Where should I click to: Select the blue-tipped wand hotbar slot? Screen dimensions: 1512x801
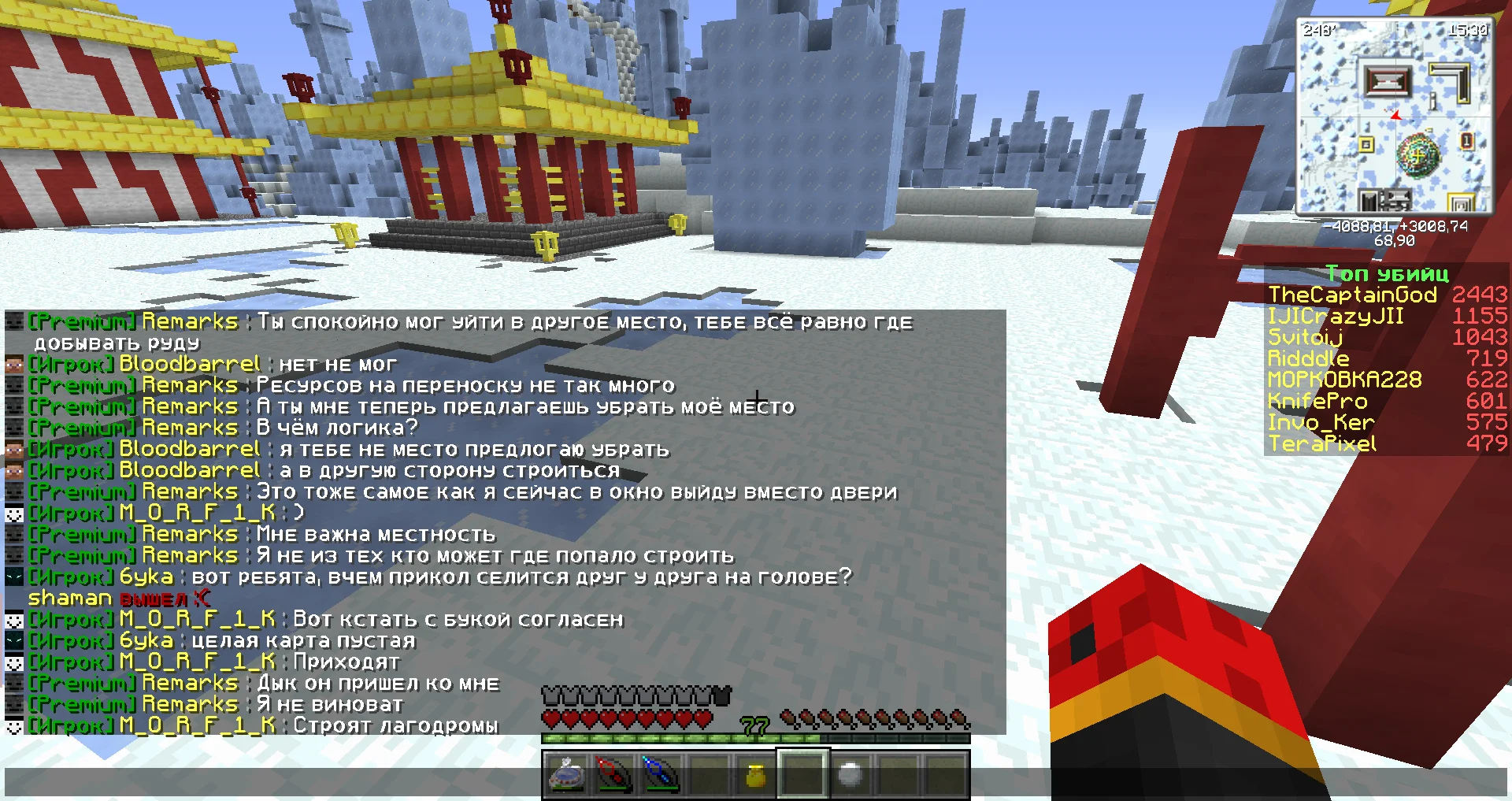(661, 775)
